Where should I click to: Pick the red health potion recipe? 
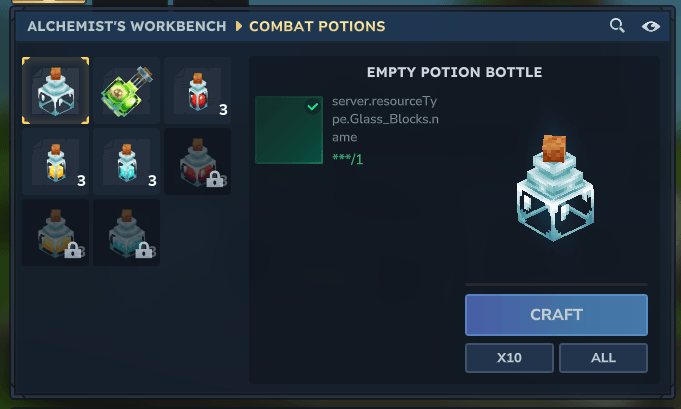pos(197,91)
